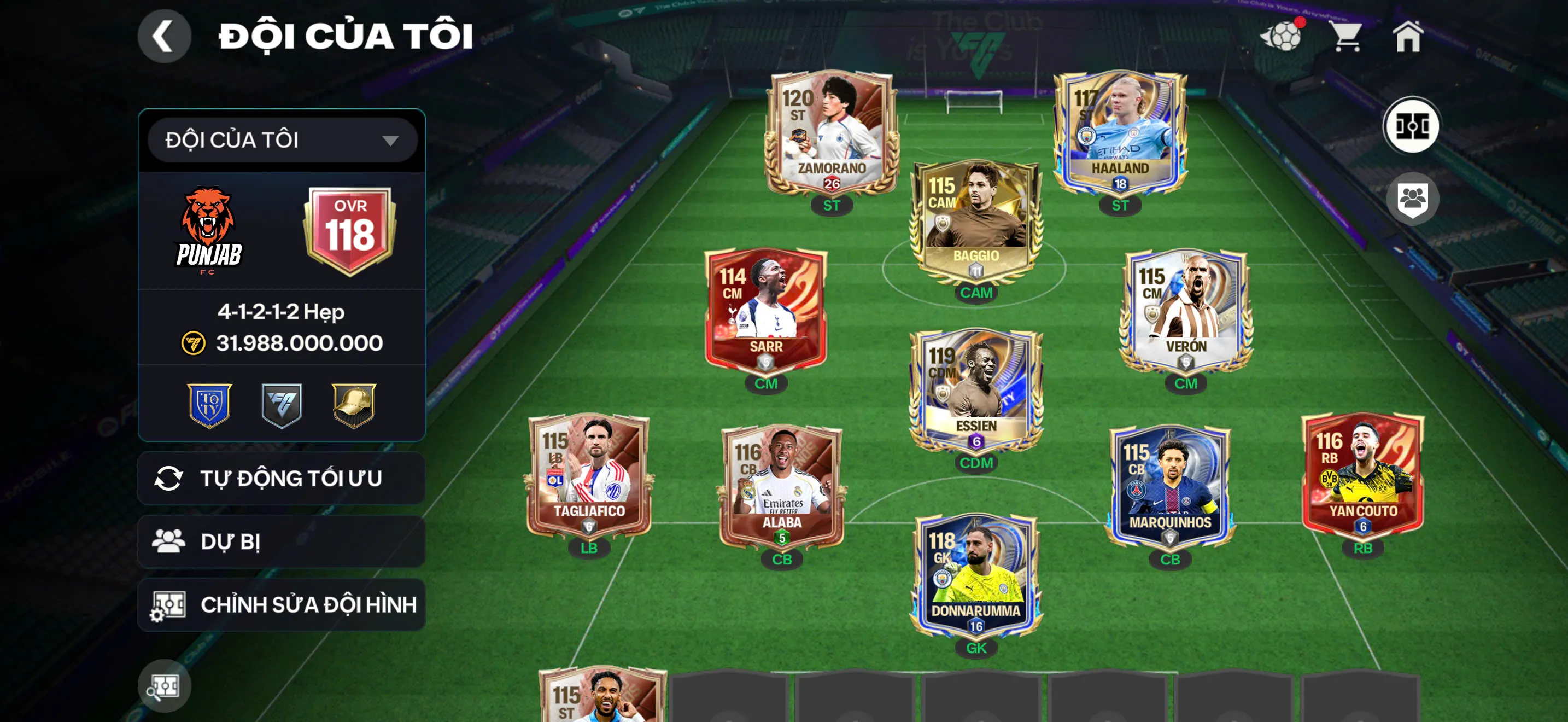The width and height of the screenshot is (1568, 722).
Task: Select the Verón CM card
Action: click(x=1185, y=312)
